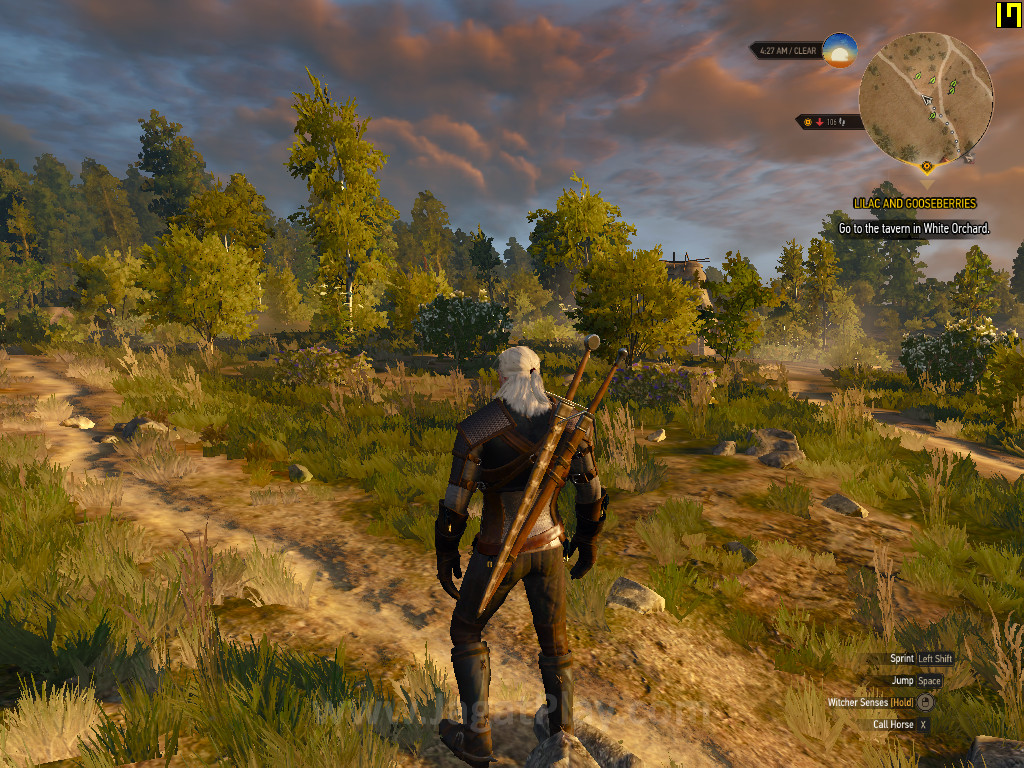Click the circular minimap
The height and width of the screenshot is (768, 1024).
[x=926, y=97]
